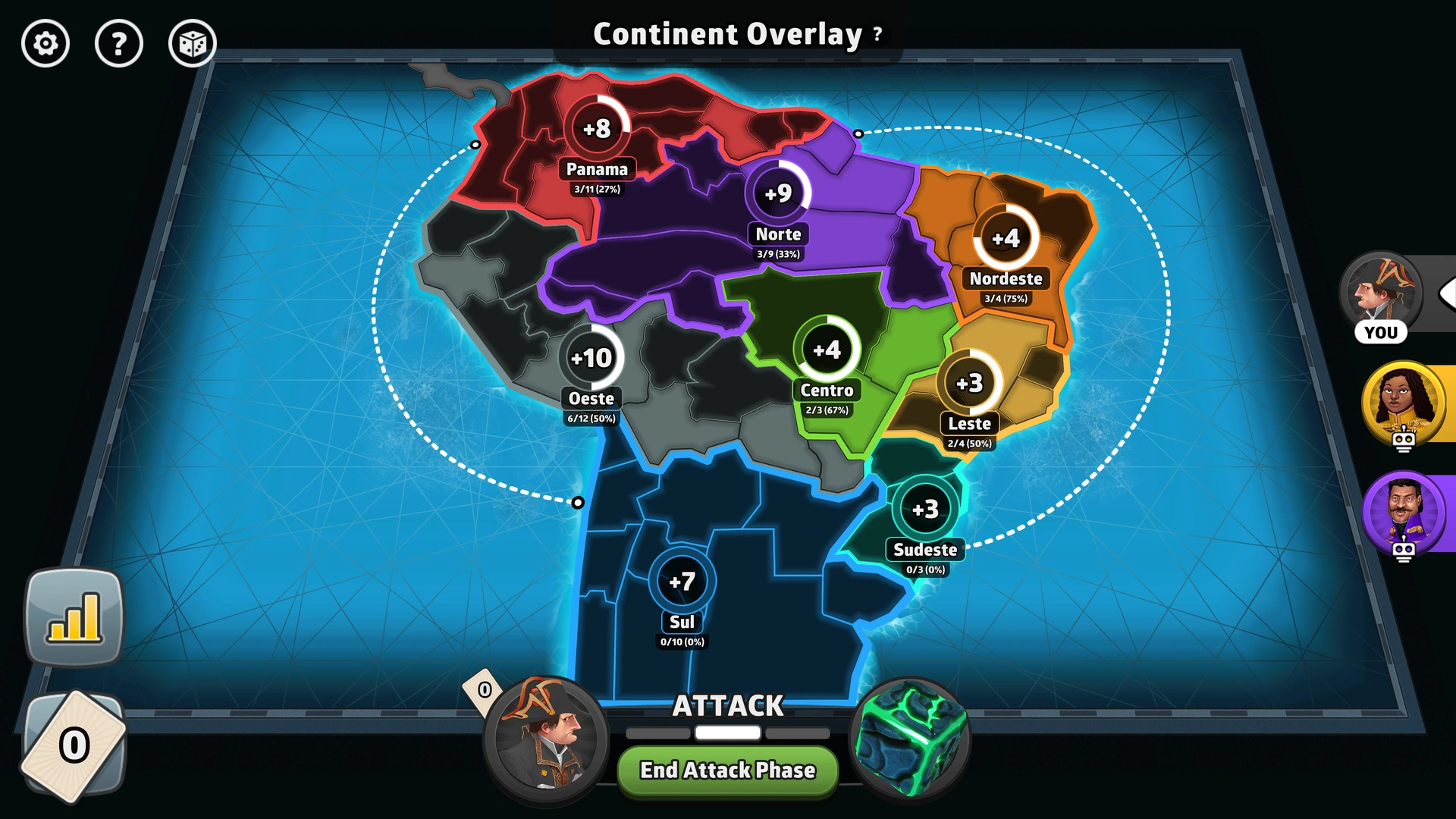Select the Nordeste continent label

click(x=1006, y=279)
